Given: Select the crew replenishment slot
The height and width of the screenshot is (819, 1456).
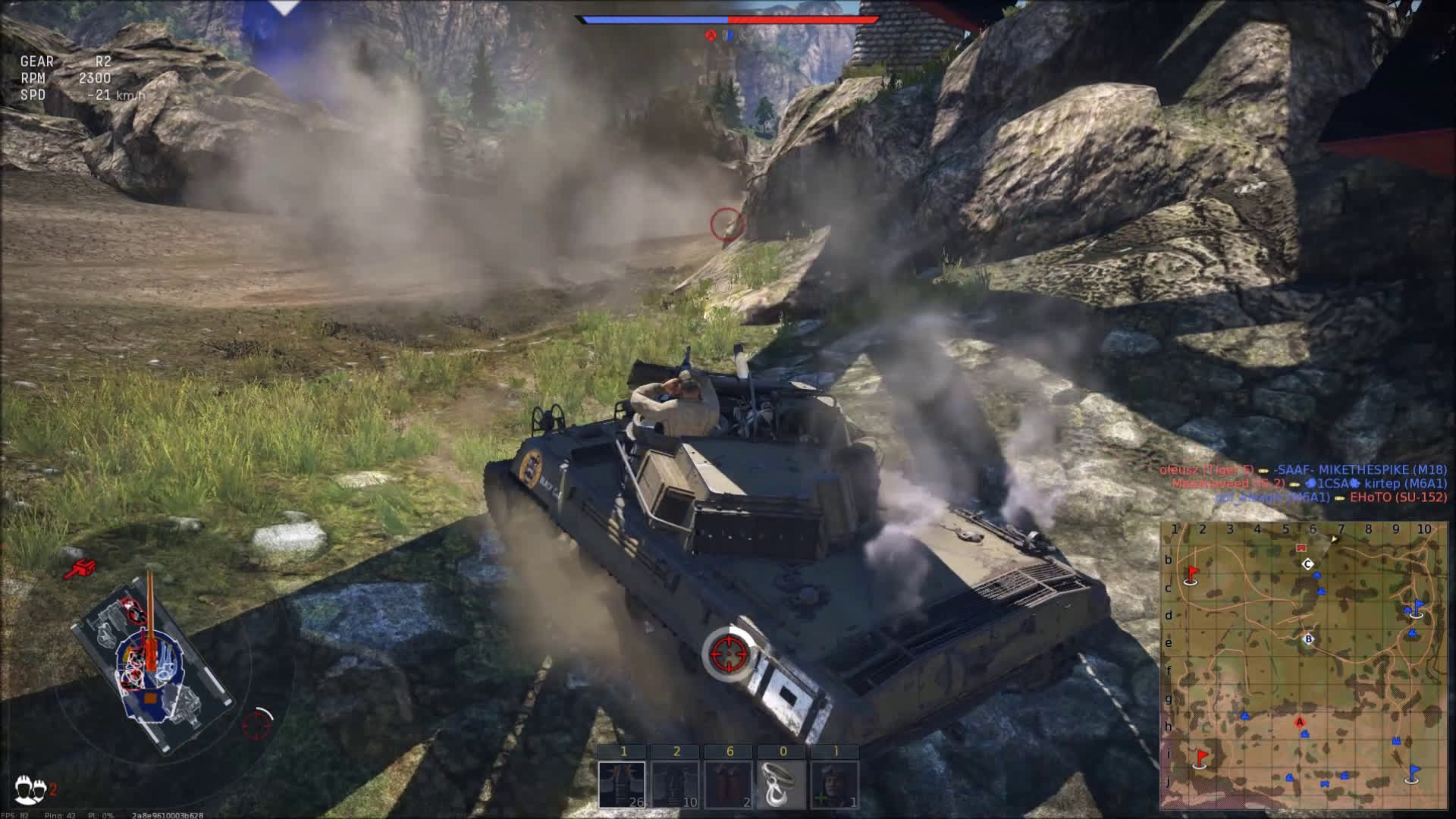Looking at the screenshot, I should coord(835,784).
